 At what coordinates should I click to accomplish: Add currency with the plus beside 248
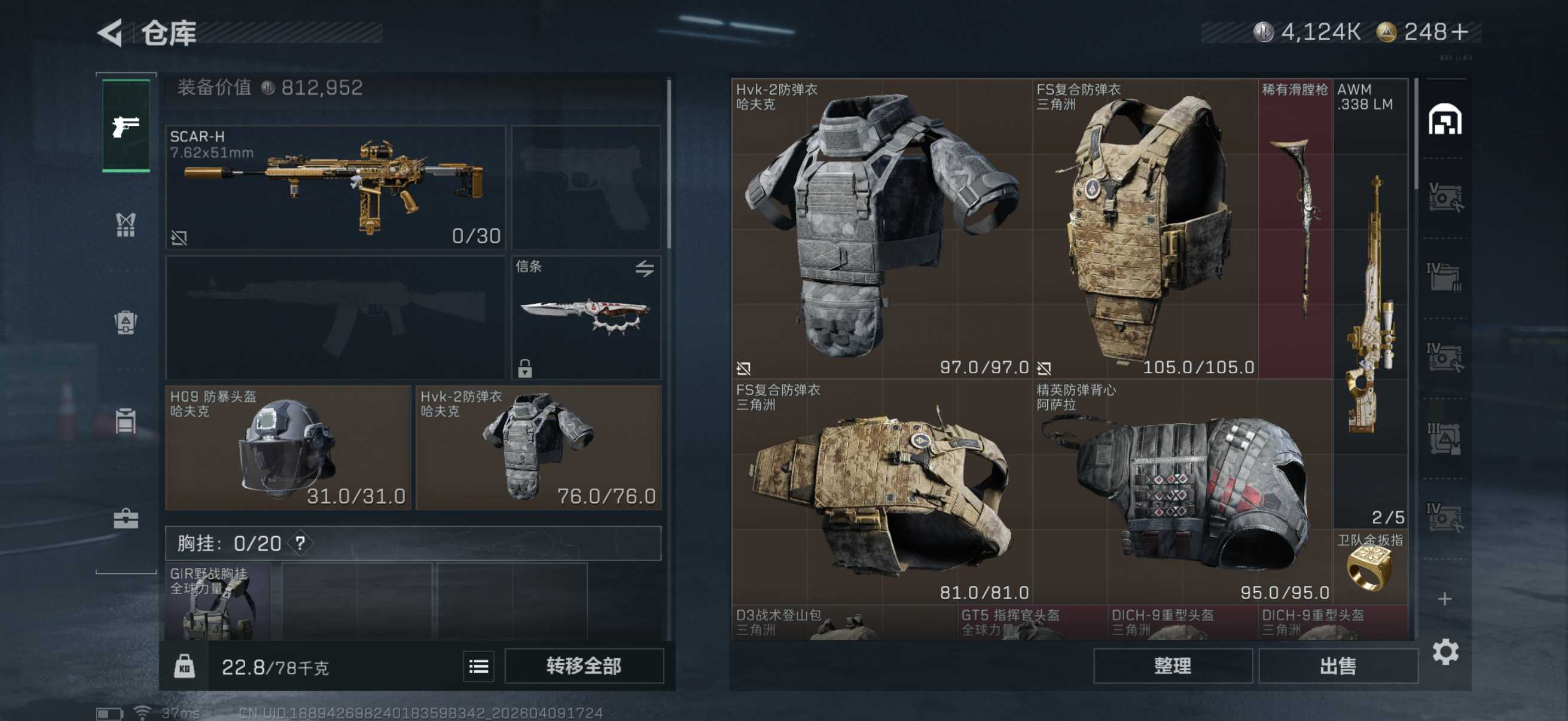click(x=1460, y=32)
